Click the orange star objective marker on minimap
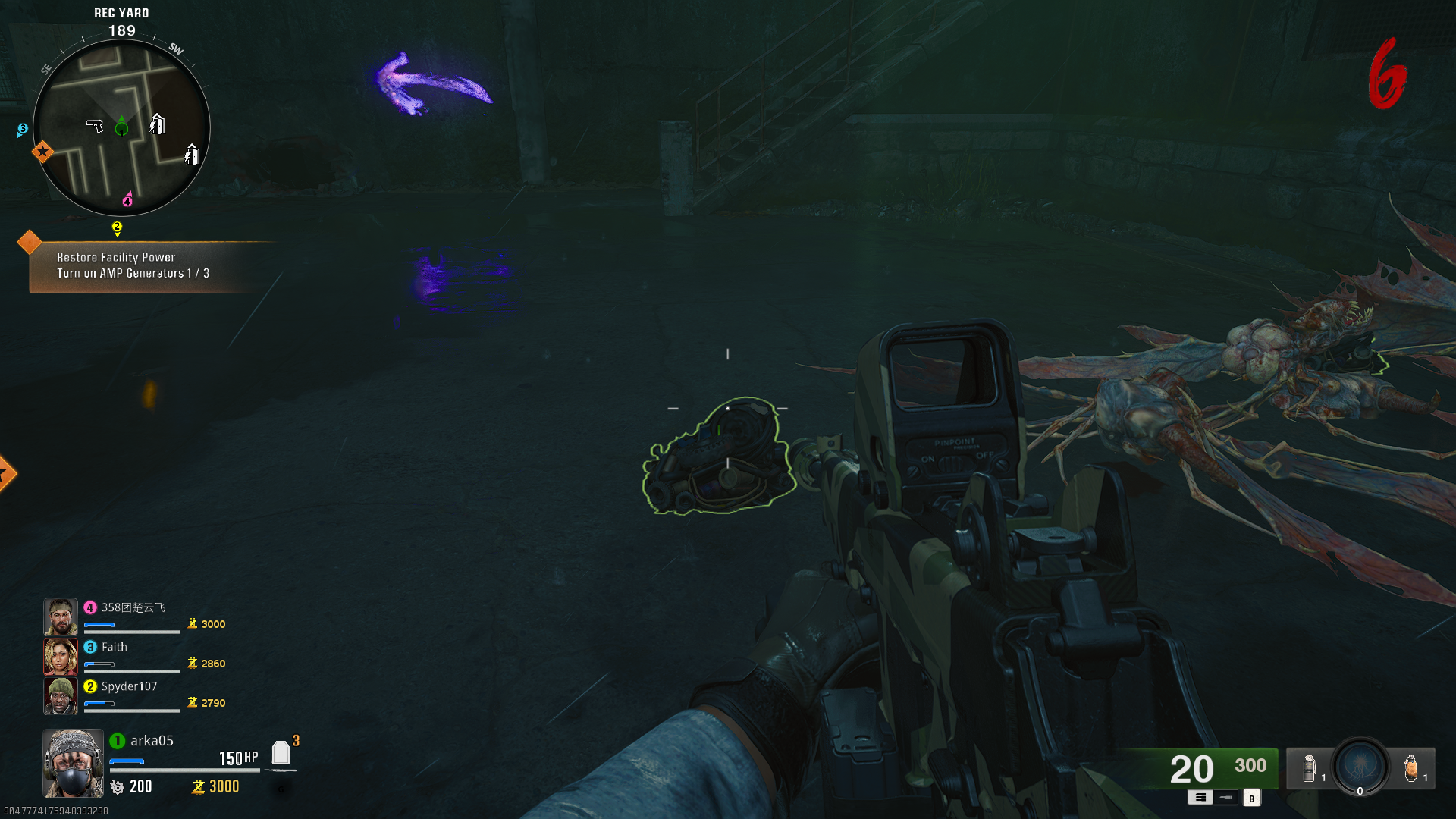This screenshot has width=1456, height=819. pyautogui.click(x=43, y=152)
